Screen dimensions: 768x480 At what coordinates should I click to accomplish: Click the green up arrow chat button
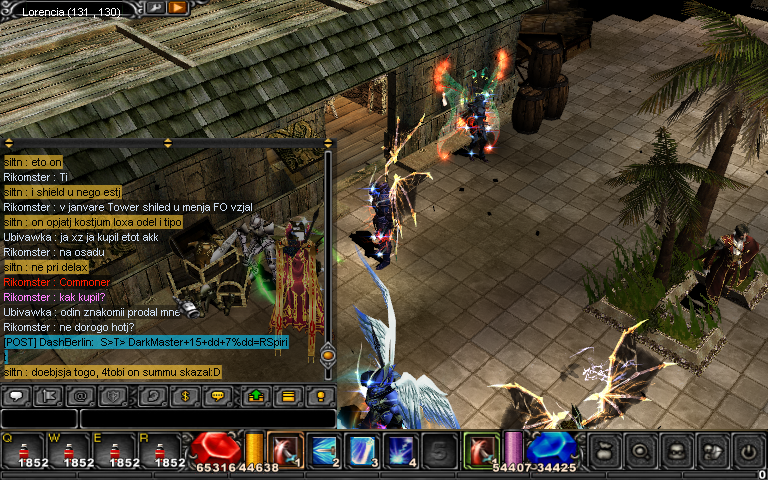(256, 396)
